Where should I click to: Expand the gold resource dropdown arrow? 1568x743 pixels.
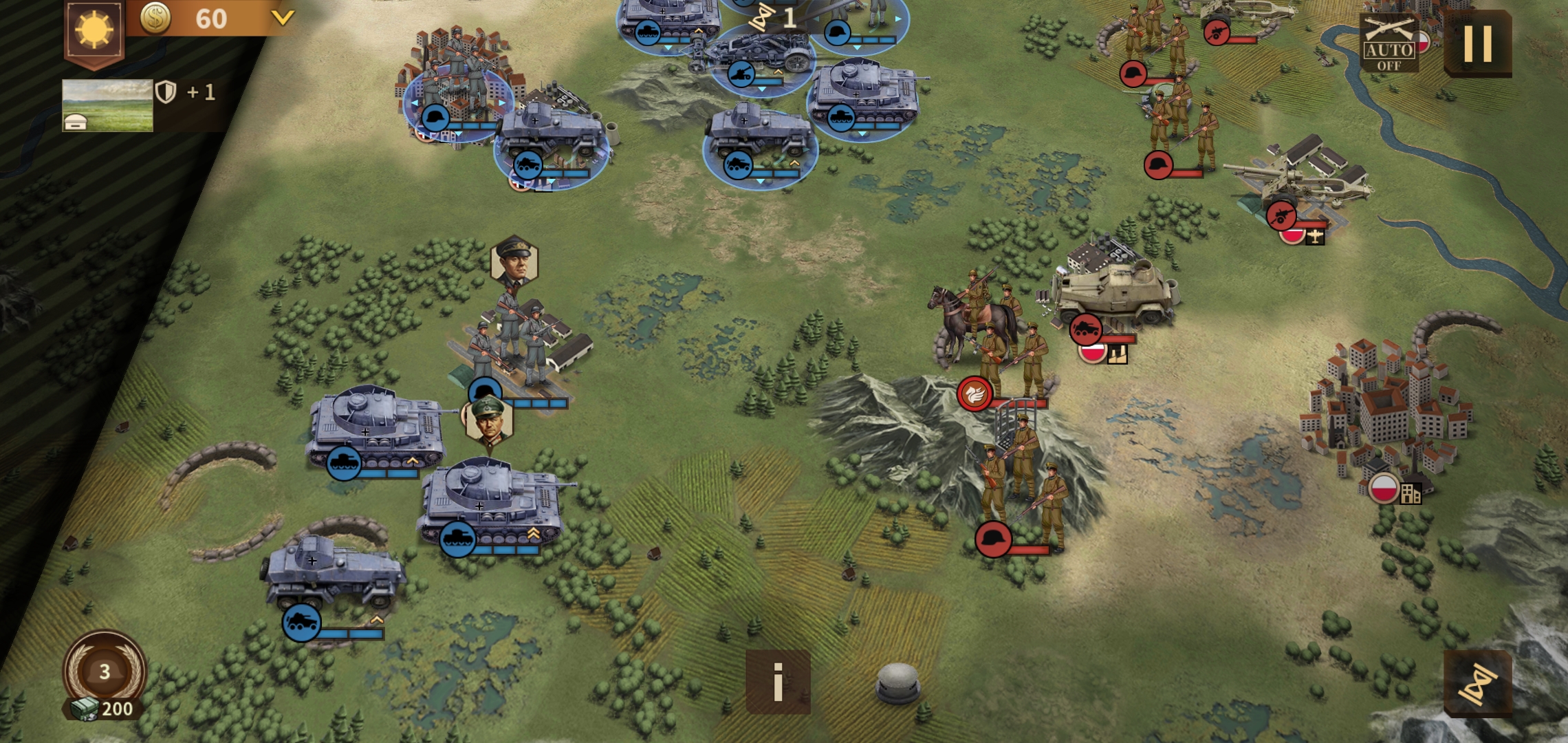coord(282,17)
